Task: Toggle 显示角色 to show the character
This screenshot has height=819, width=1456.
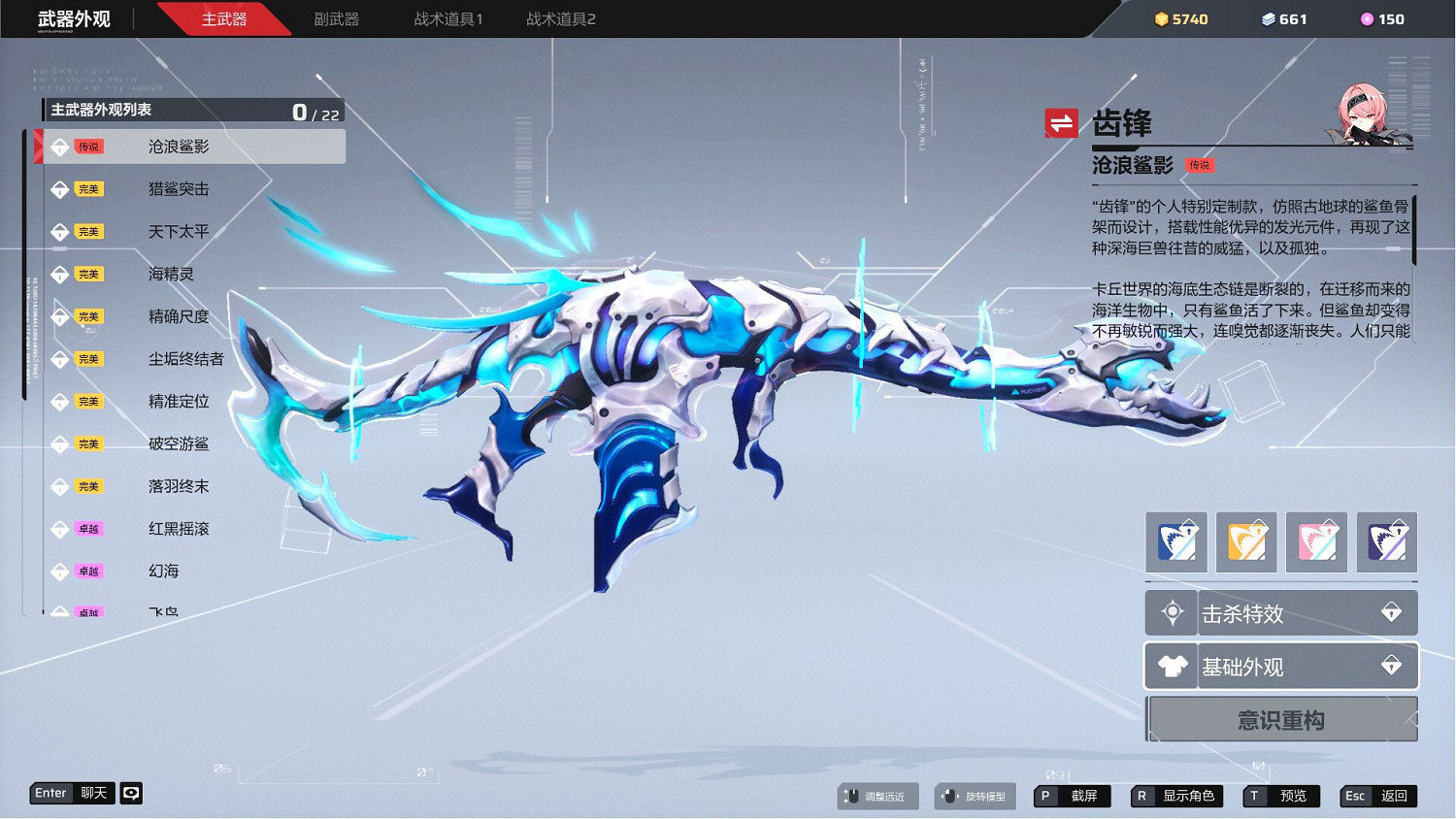Action: pos(1178,796)
